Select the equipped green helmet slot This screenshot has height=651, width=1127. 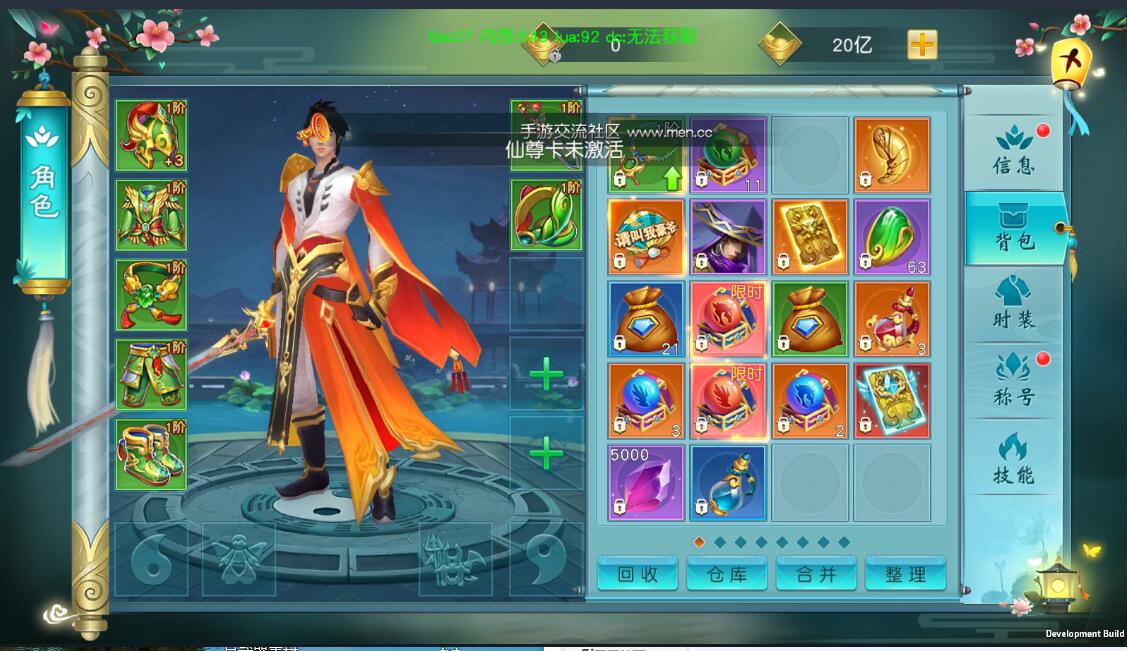151,136
